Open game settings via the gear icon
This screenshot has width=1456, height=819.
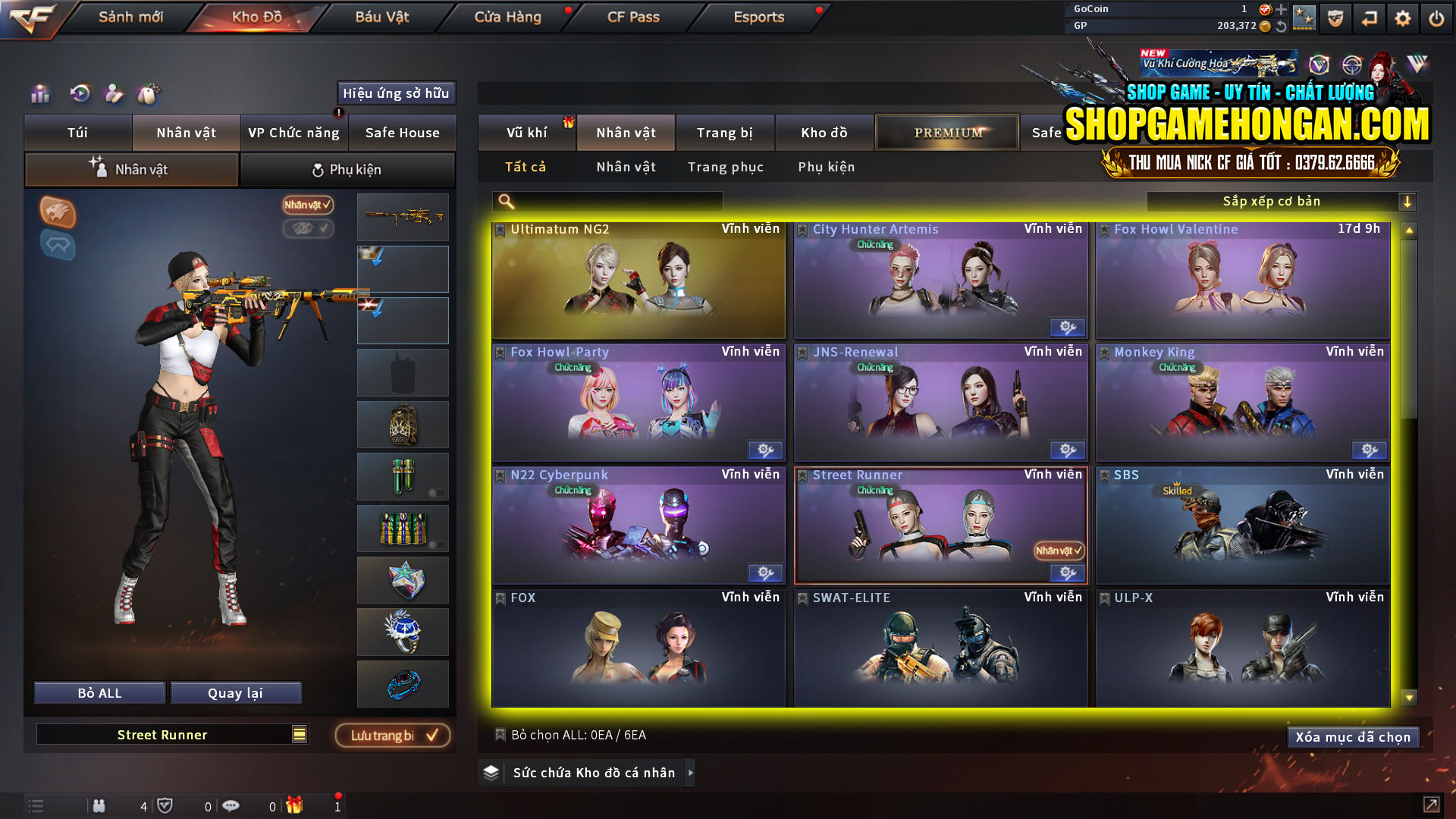point(1404,17)
